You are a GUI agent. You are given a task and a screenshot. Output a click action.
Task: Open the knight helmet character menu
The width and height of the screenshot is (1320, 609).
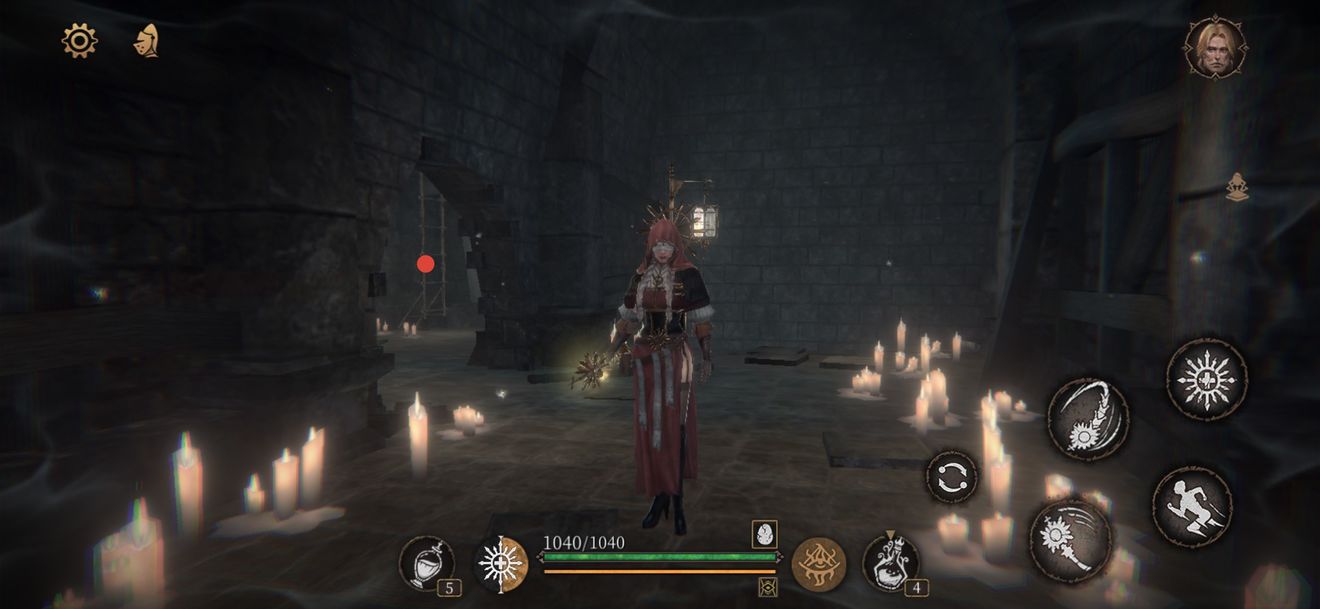(x=147, y=41)
